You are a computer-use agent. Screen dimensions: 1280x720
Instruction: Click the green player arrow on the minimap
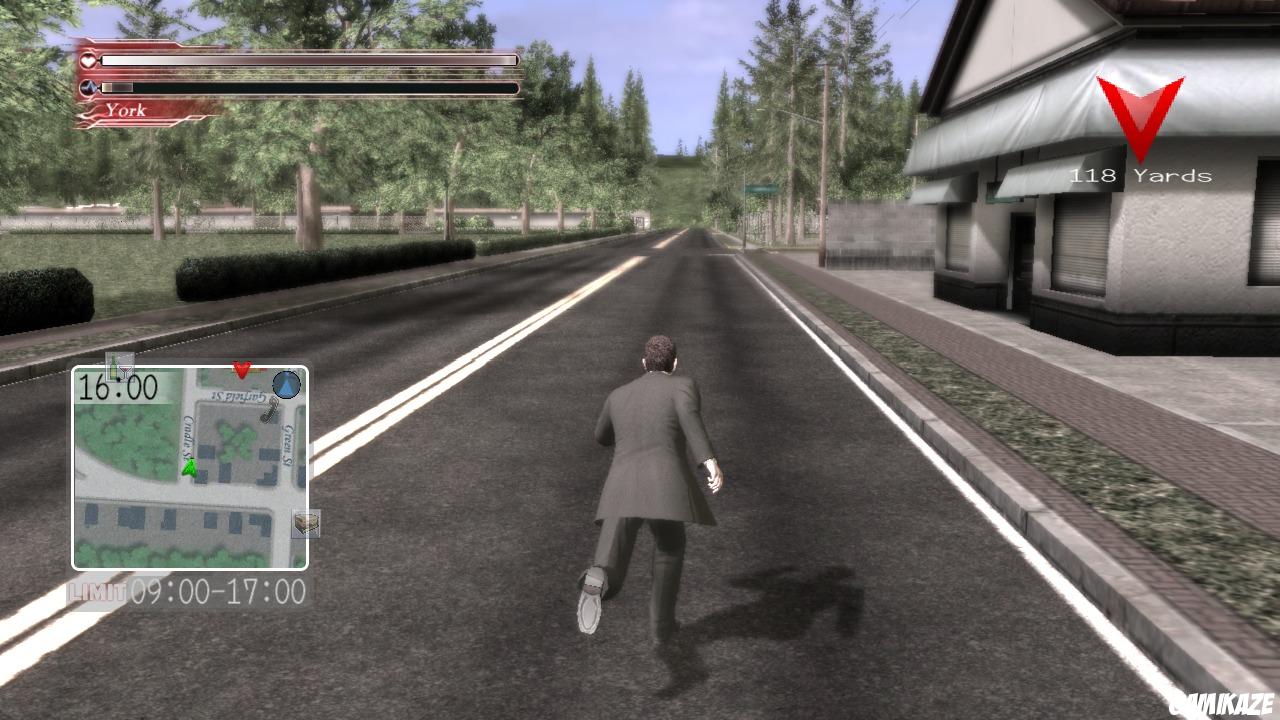pyautogui.click(x=190, y=468)
